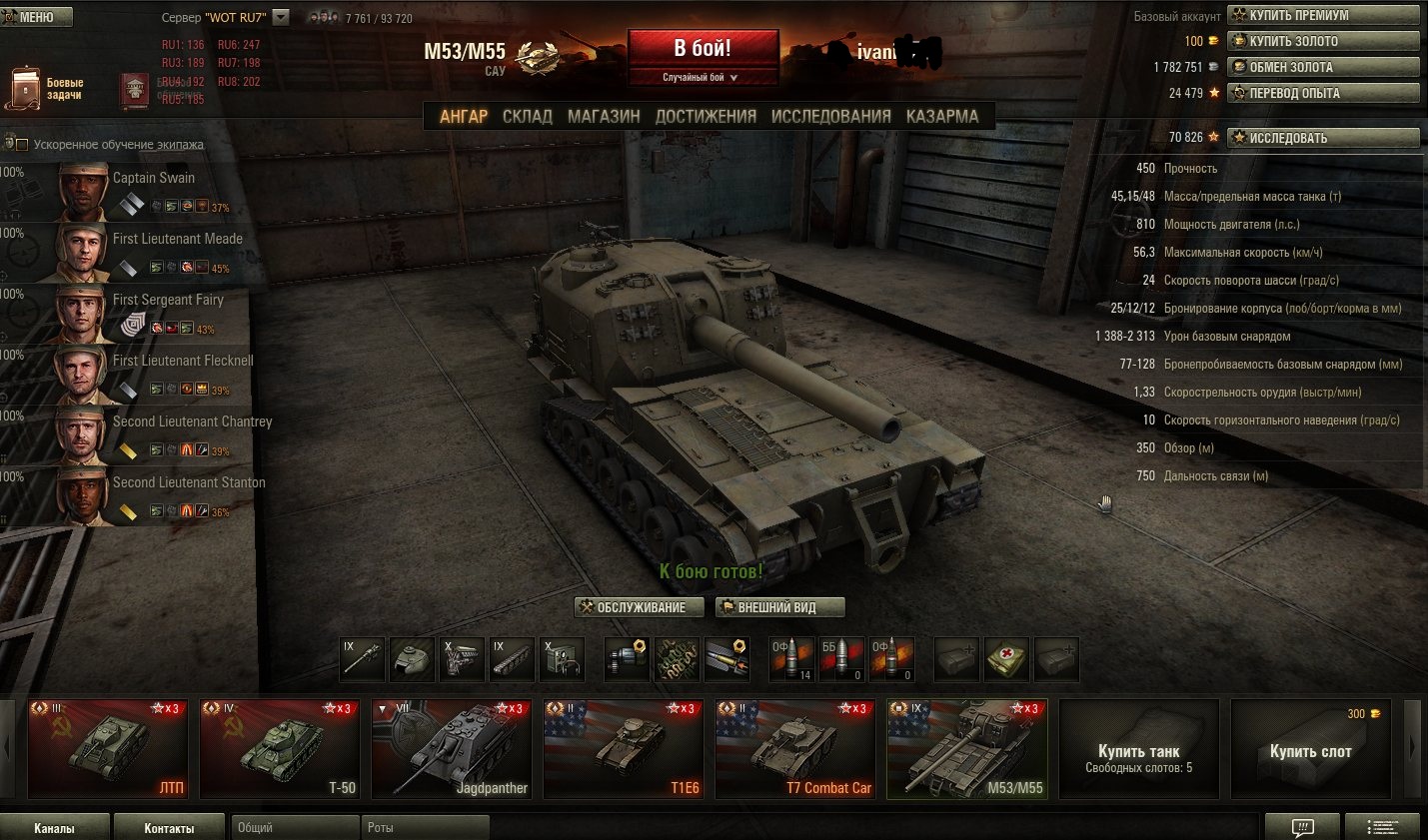
Task: Expand the server selection dropdown
Action: (281, 17)
